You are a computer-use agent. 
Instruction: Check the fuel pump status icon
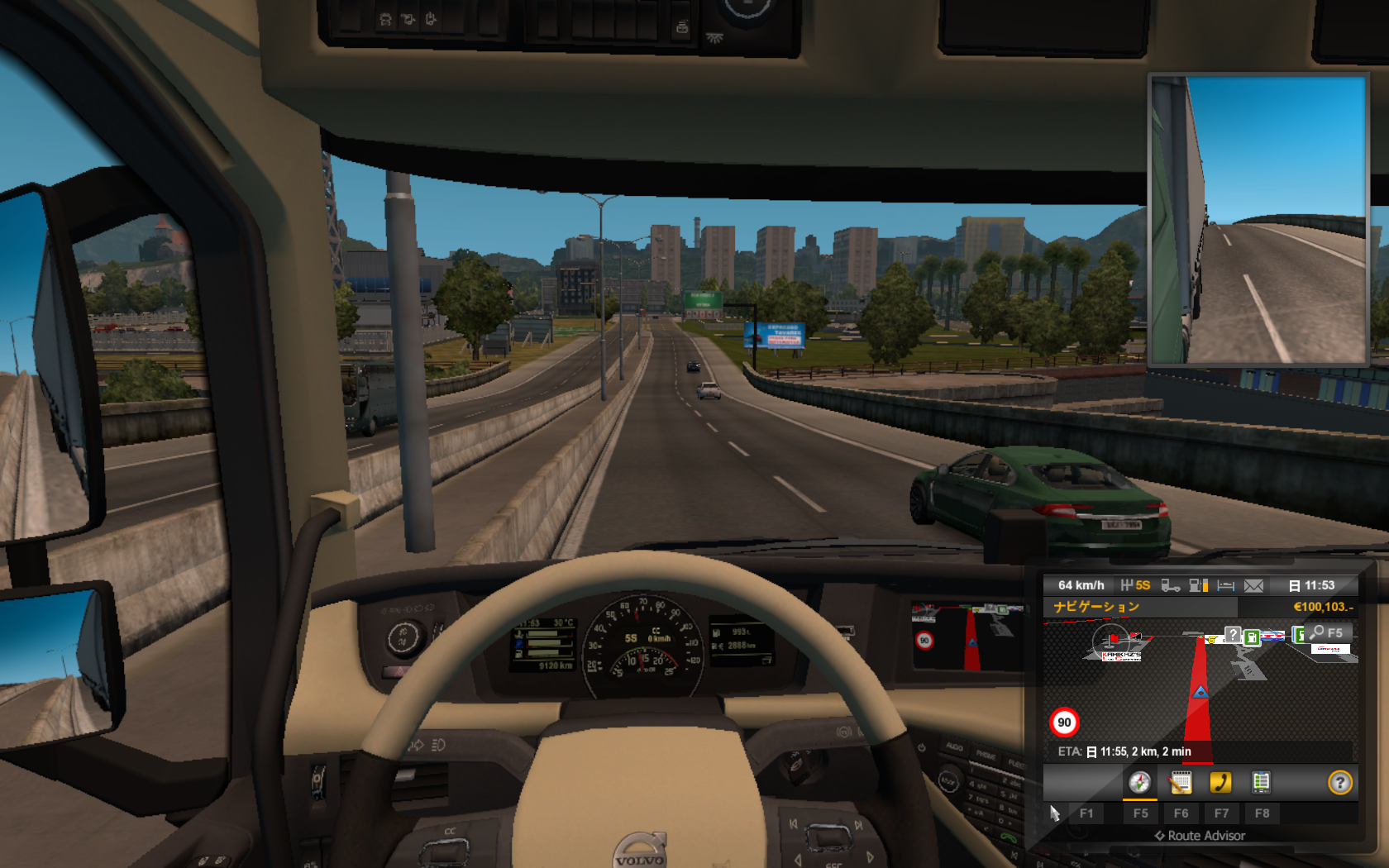click(1198, 585)
